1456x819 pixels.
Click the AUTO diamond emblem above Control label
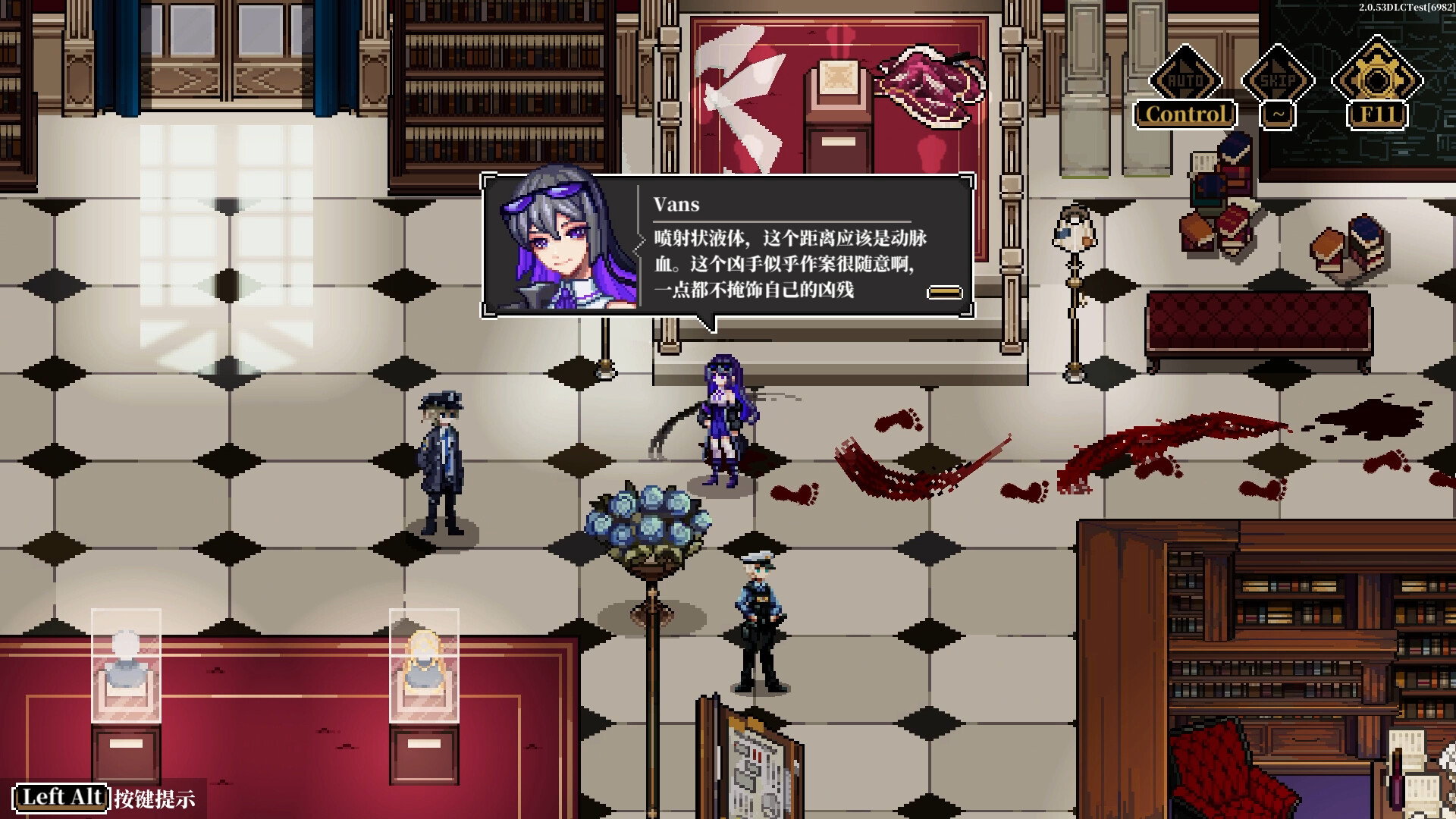[1185, 78]
